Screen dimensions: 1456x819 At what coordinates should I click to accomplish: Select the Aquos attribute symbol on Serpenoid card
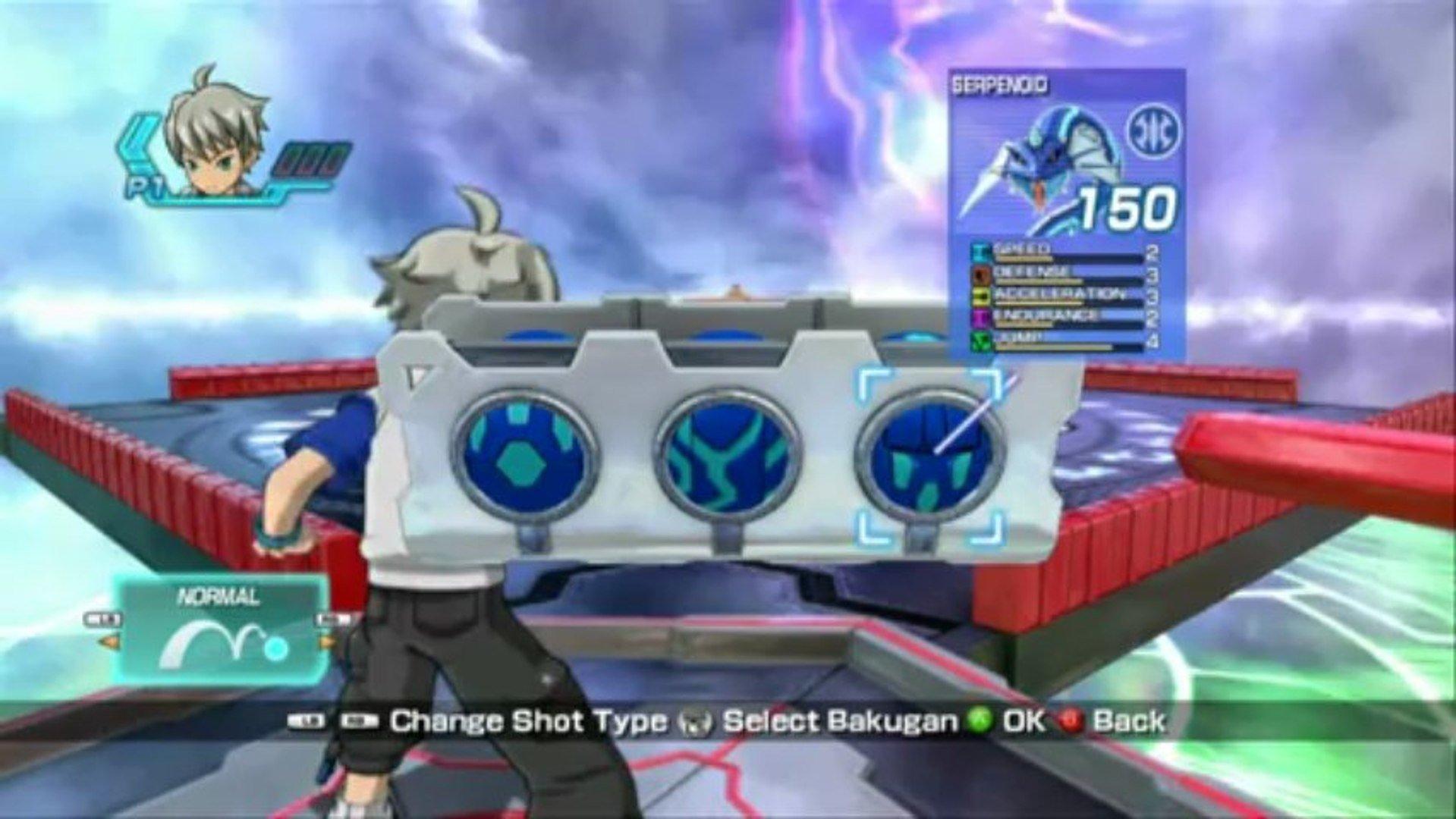click(x=1153, y=130)
